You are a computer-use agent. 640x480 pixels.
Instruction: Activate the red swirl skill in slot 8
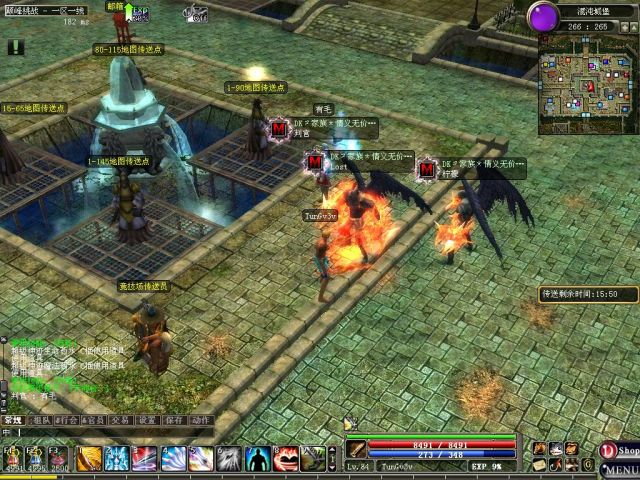point(285,458)
